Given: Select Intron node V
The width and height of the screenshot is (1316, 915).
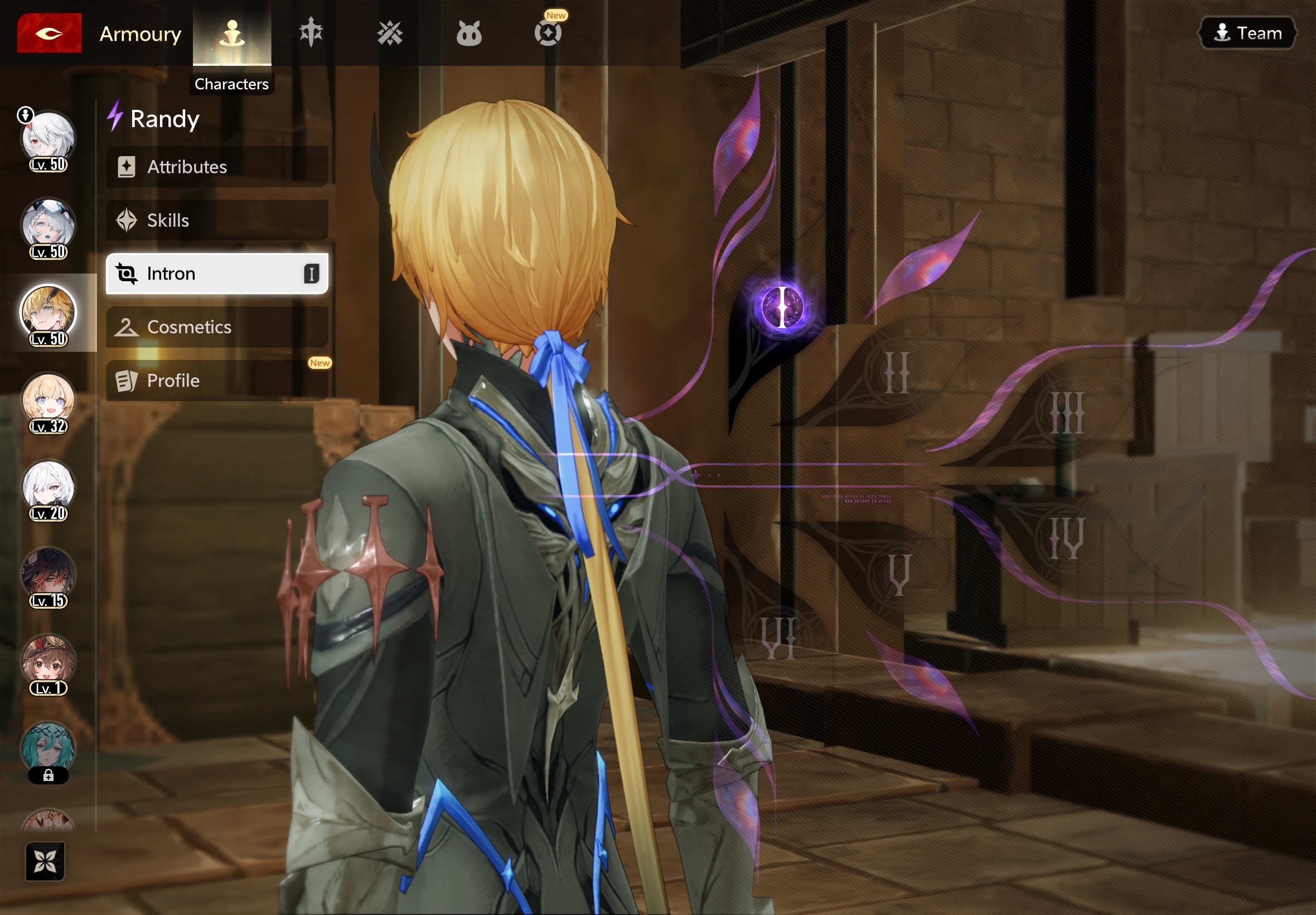Looking at the screenshot, I should pos(898,575).
